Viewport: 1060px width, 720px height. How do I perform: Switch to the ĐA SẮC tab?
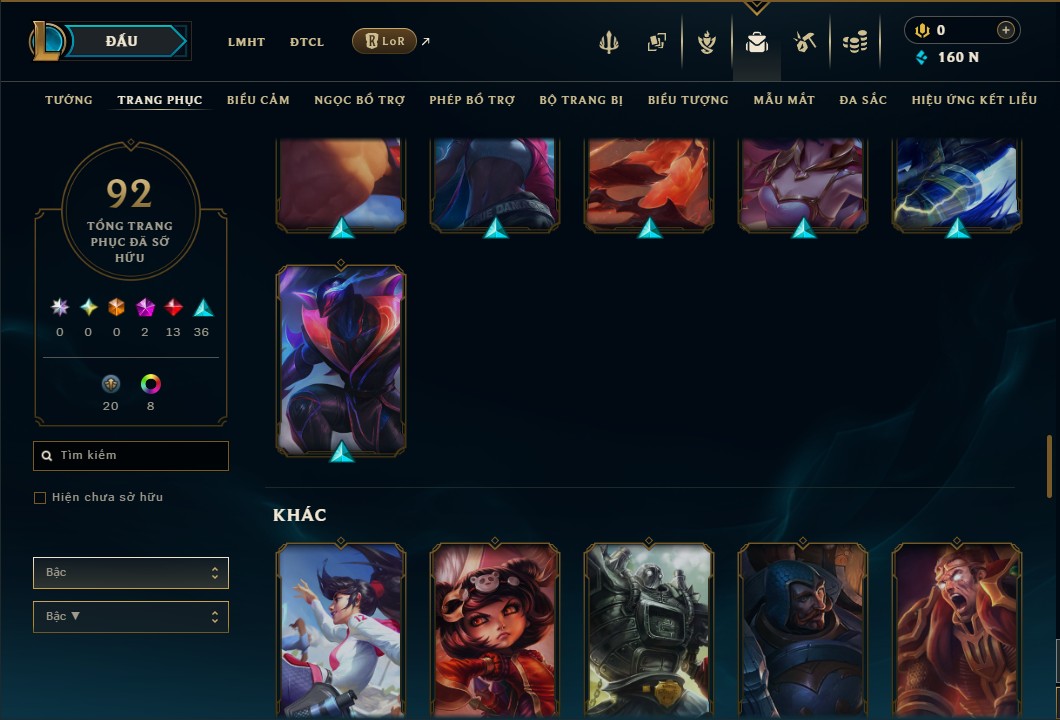[x=863, y=100]
